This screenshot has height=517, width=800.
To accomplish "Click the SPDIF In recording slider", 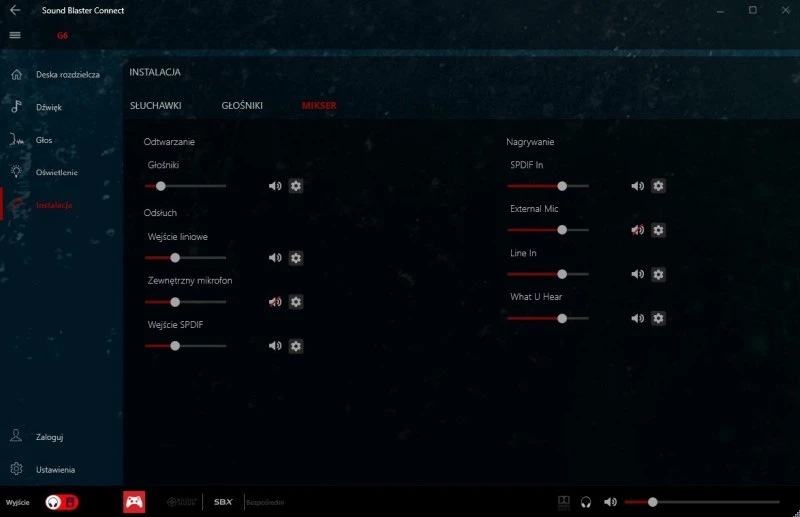I will [547, 186].
